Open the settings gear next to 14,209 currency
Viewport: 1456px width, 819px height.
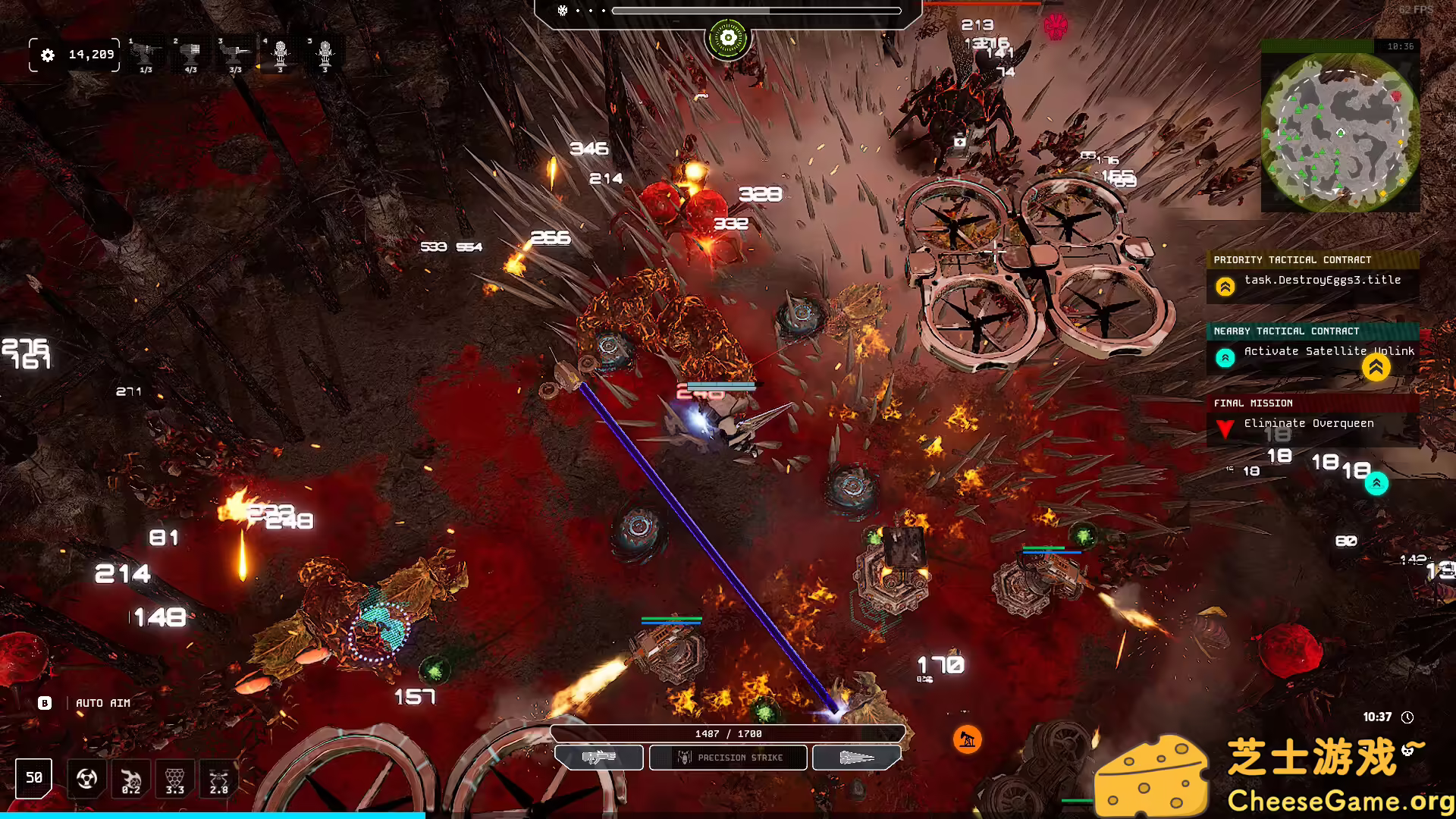pos(48,55)
